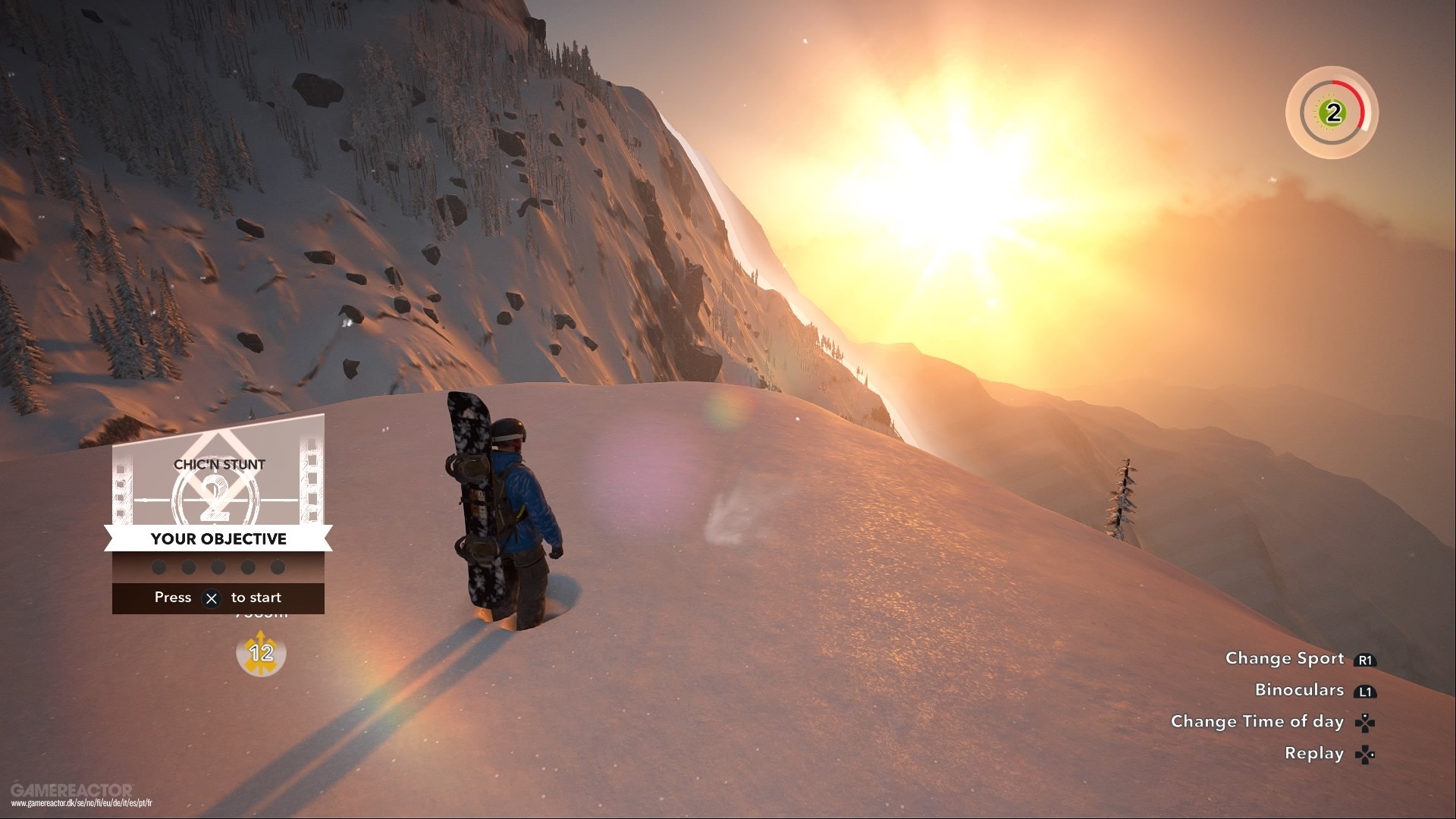
Task: Open the level 2 rider progress badge
Action: point(1332,114)
